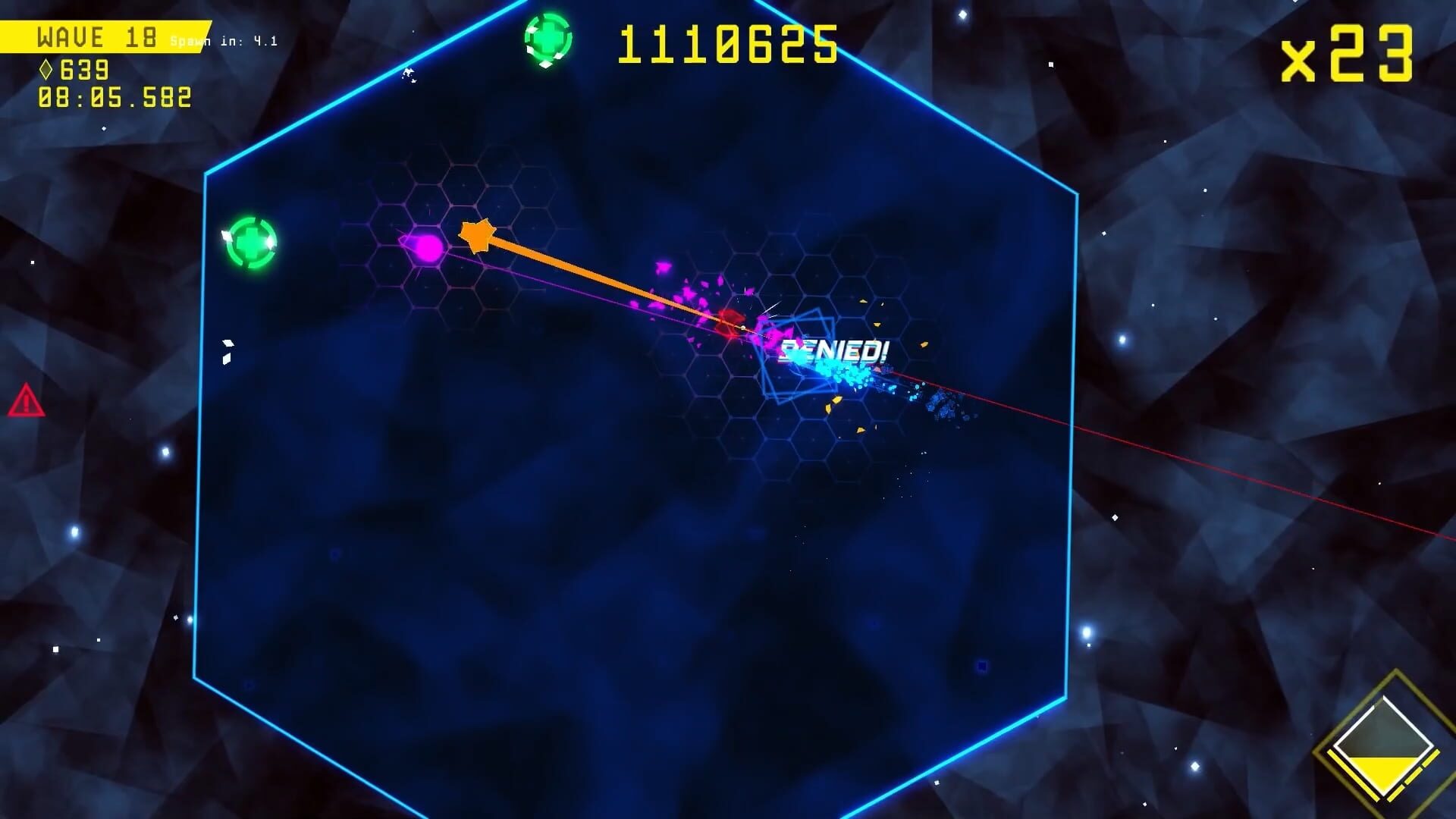Click the orange star-shaped player ship
The width and height of the screenshot is (1456, 819).
[478, 234]
